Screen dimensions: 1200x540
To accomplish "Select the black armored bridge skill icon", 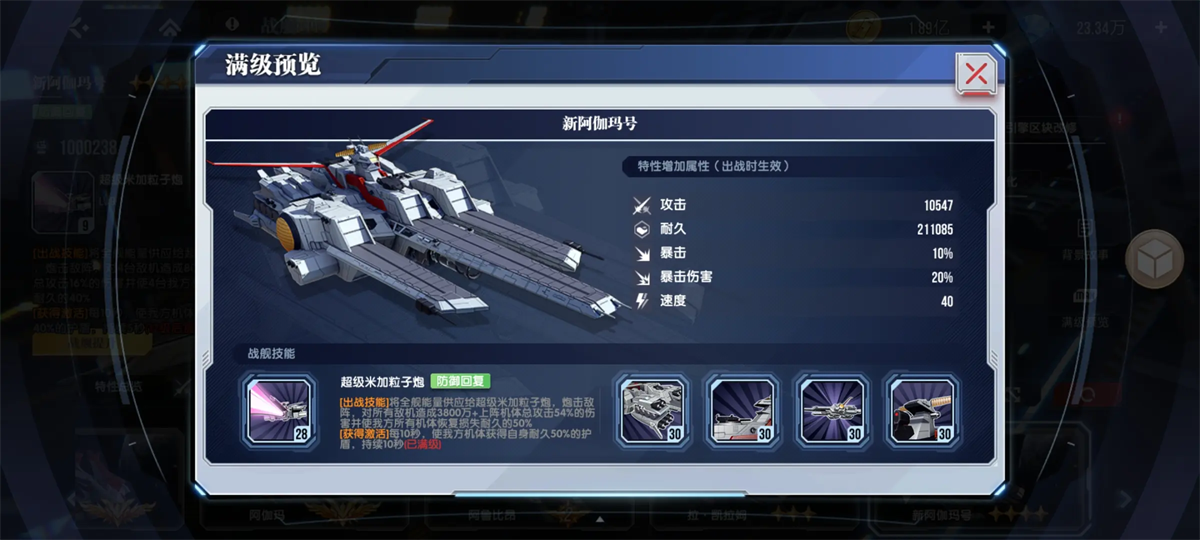I will (x=922, y=410).
